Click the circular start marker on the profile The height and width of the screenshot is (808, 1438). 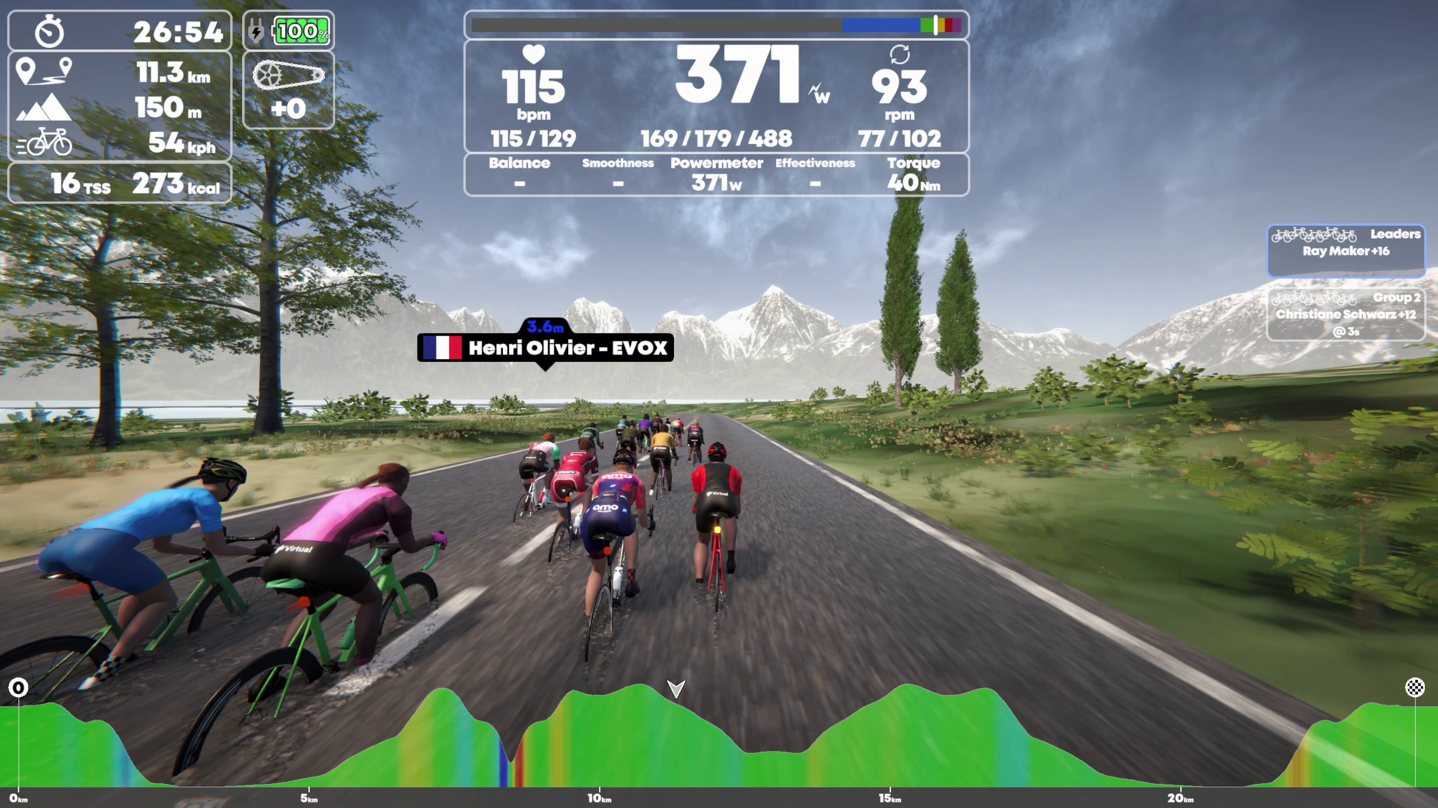(x=19, y=687)
